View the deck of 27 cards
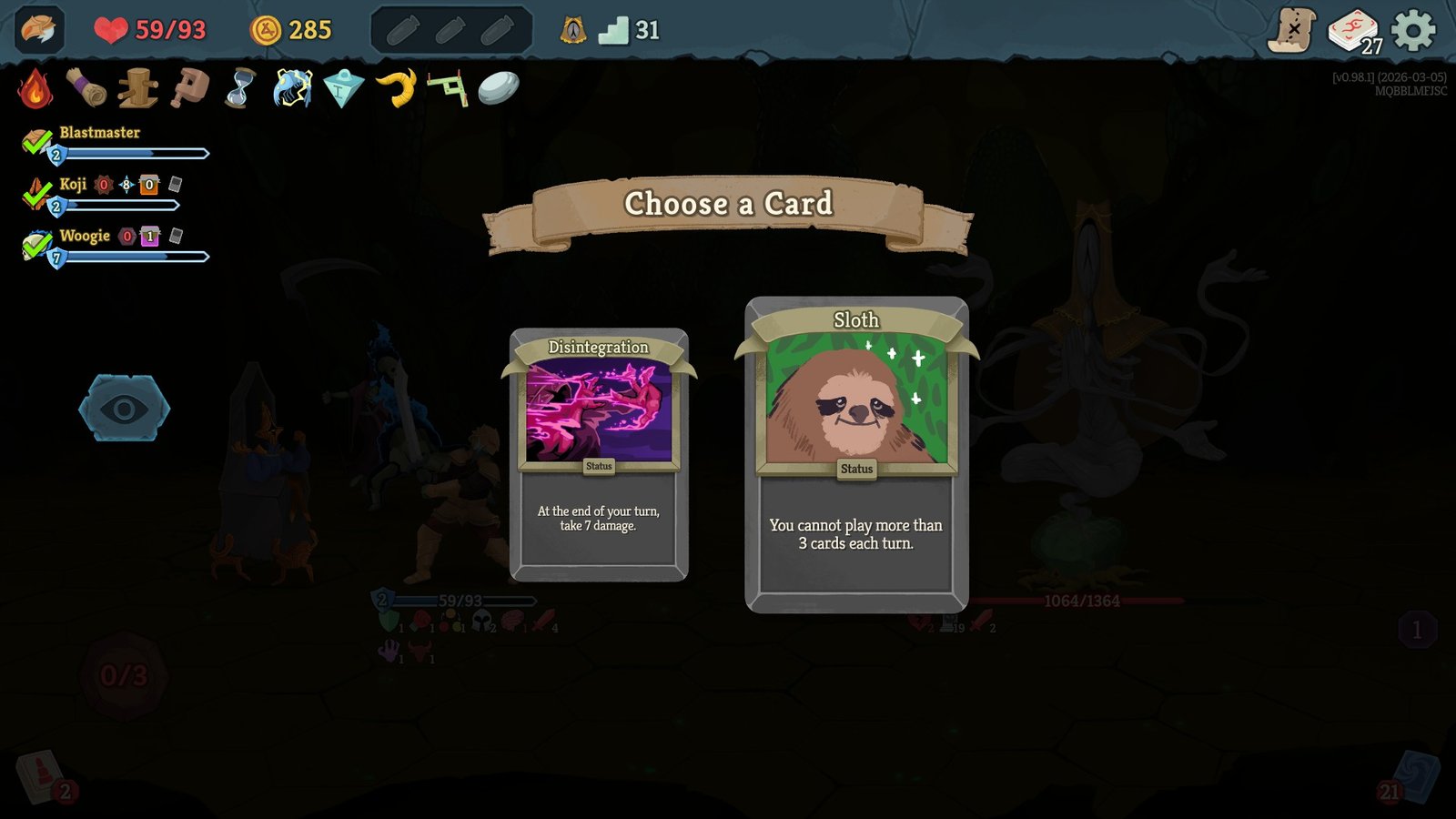 [x=1354, y=31]
